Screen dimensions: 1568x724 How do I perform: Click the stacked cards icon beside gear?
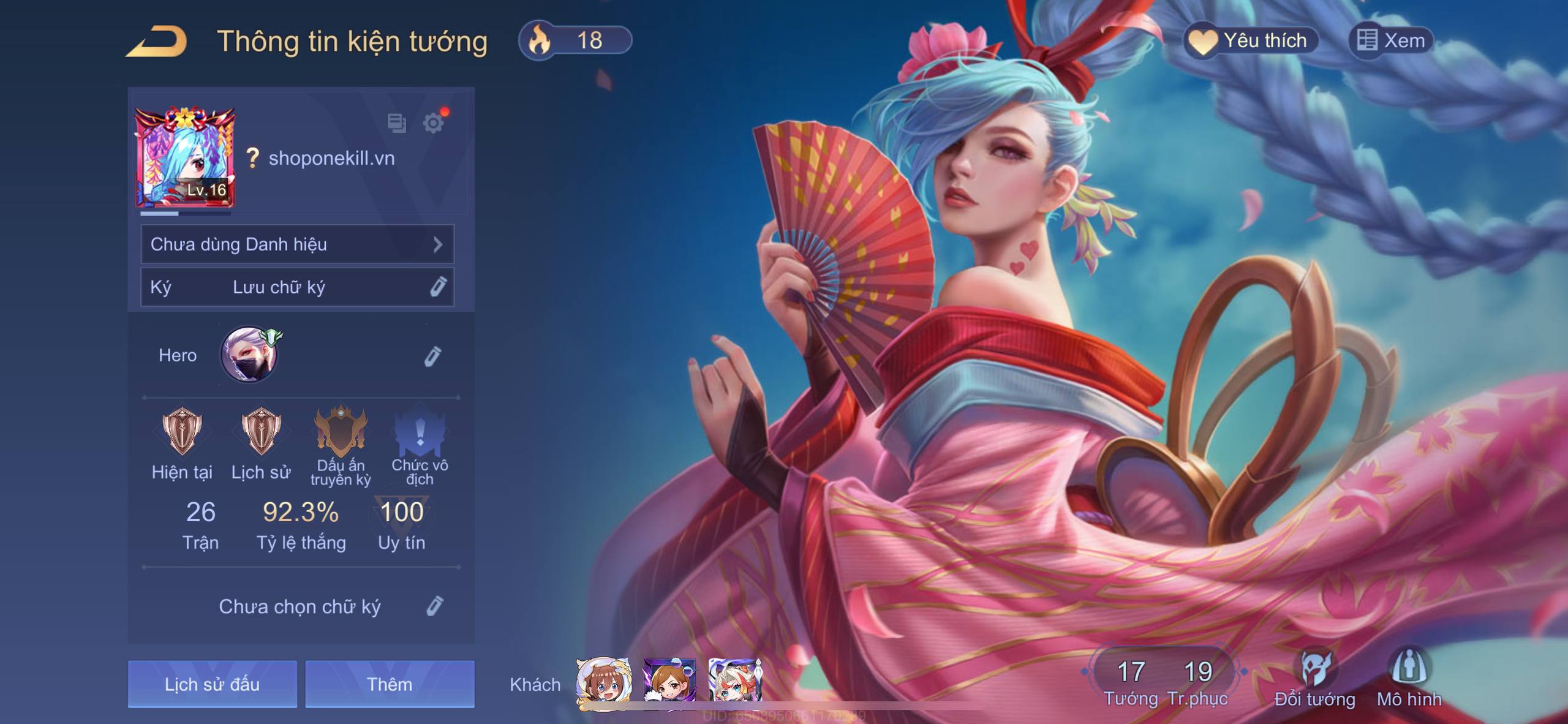396,123
